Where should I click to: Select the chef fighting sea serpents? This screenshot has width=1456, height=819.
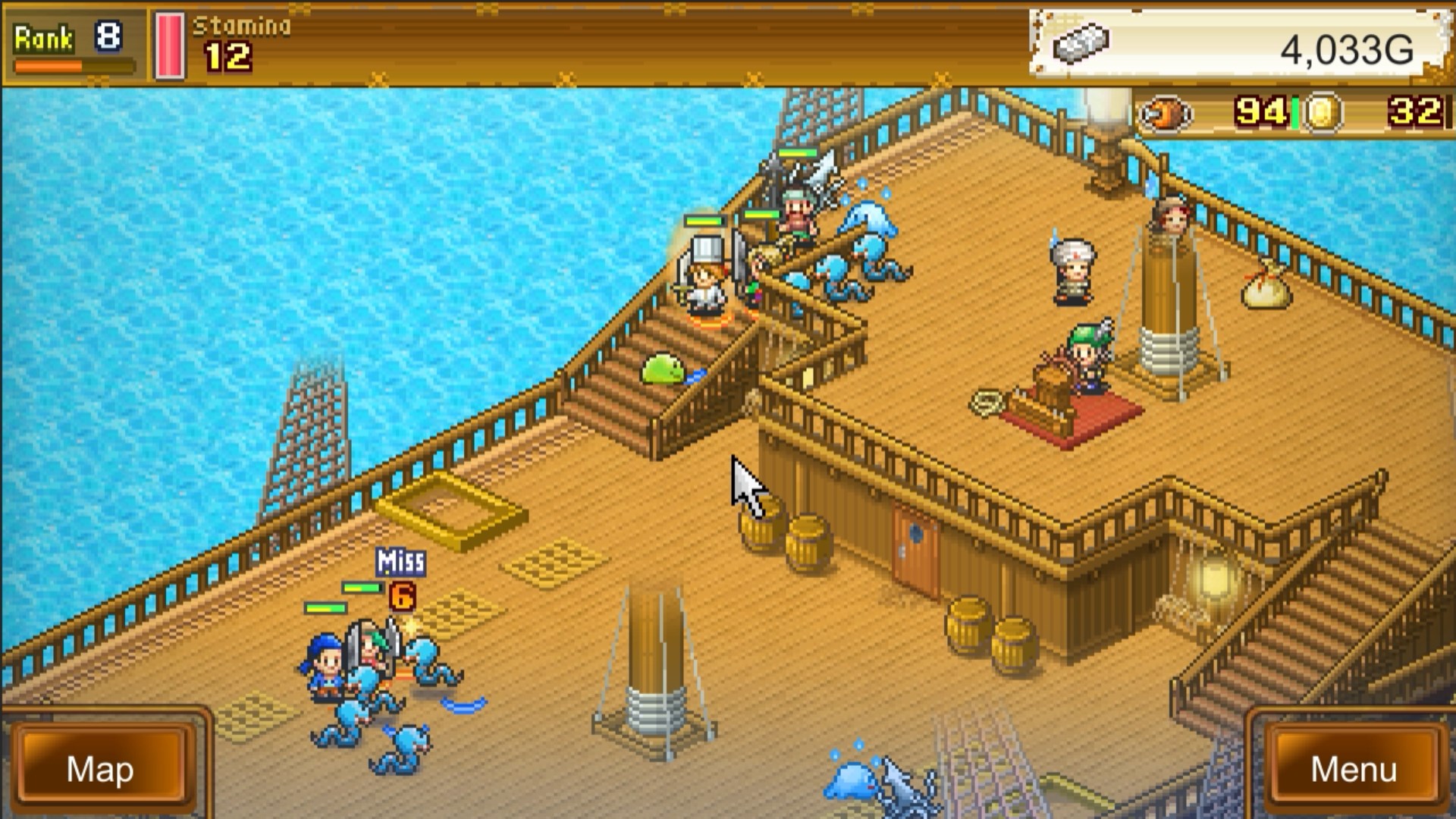point(705,281)
